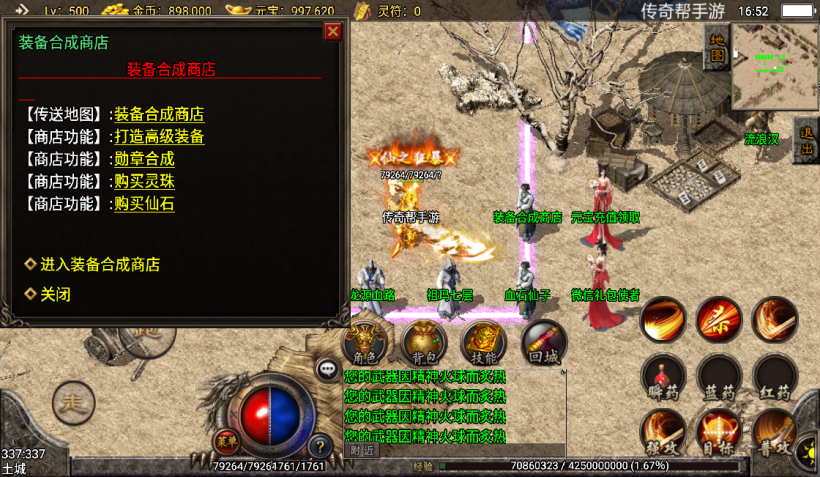Screen dimensions: 820x477
Task: Open the red 菜单 menu button
Action: coord(226,440)
